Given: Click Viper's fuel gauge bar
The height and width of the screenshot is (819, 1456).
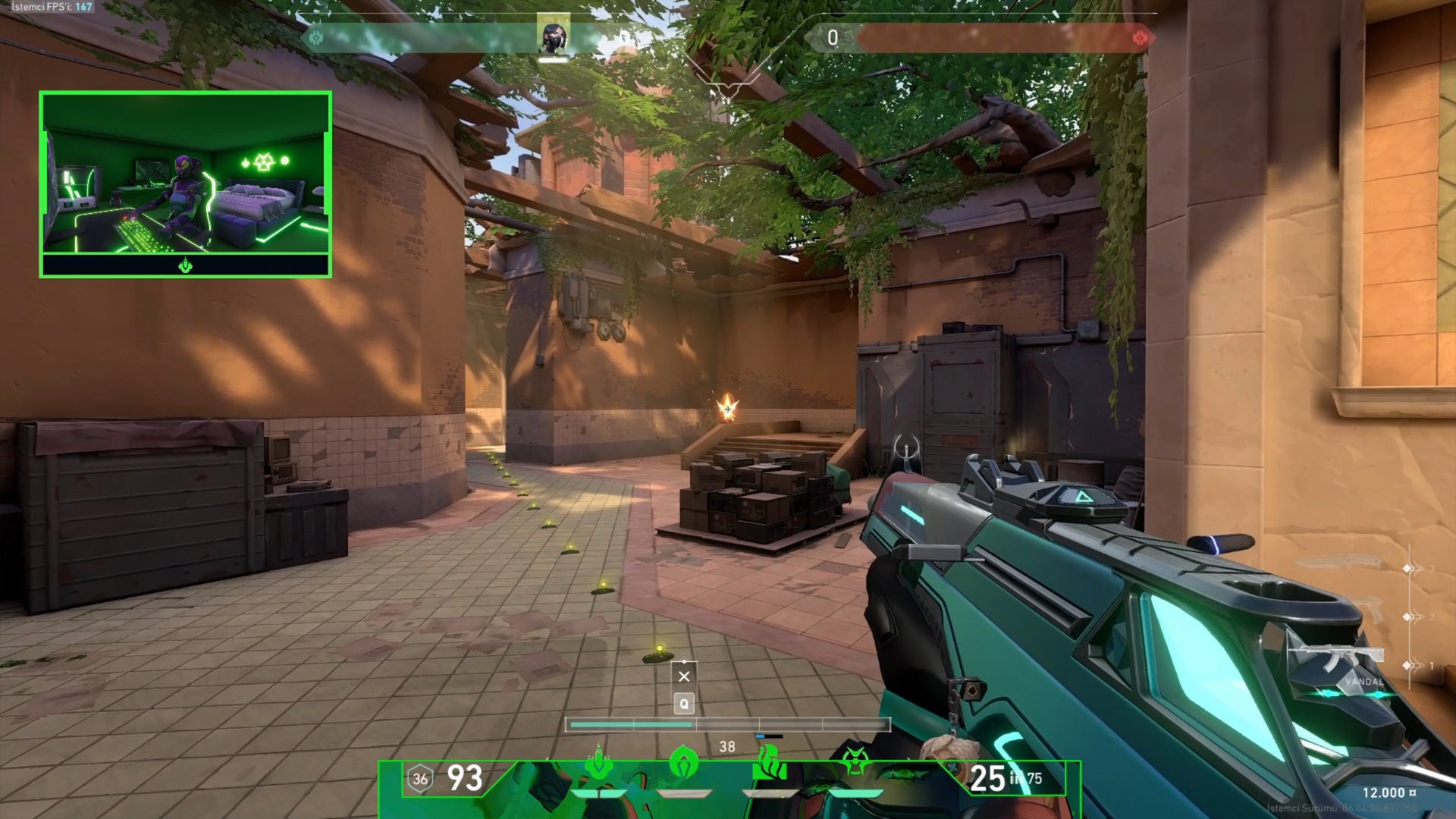Looking at the screenshot, I should click(x=726, y=726).
